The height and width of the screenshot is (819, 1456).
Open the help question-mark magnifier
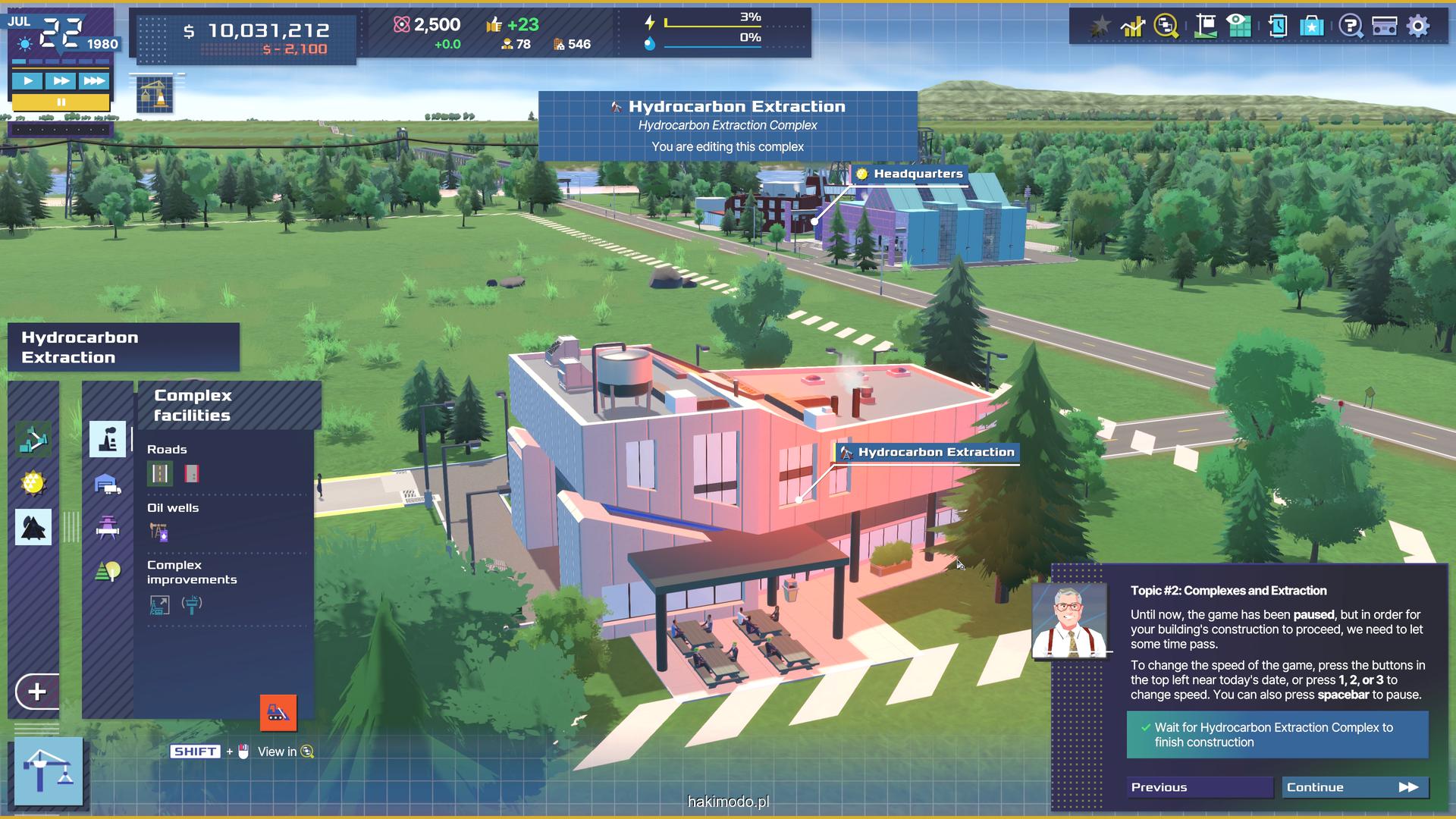[1350, 27]
